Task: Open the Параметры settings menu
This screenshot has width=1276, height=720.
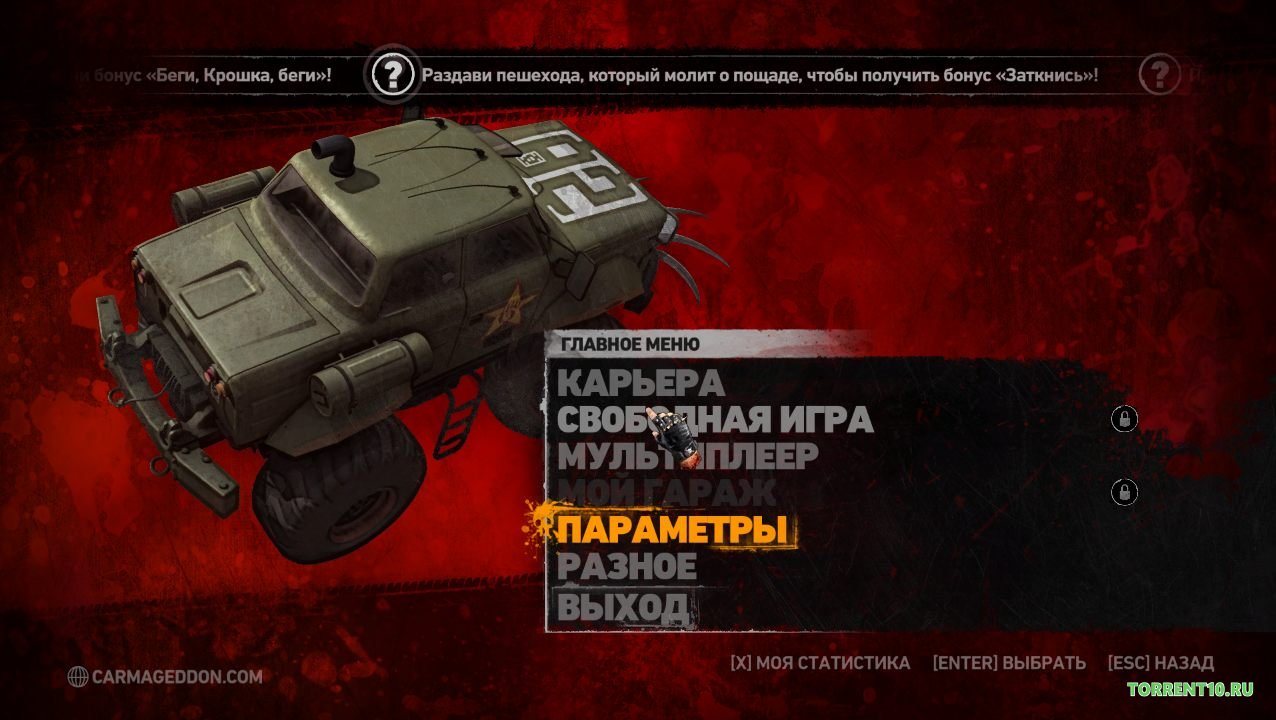Action: (672, 529)
